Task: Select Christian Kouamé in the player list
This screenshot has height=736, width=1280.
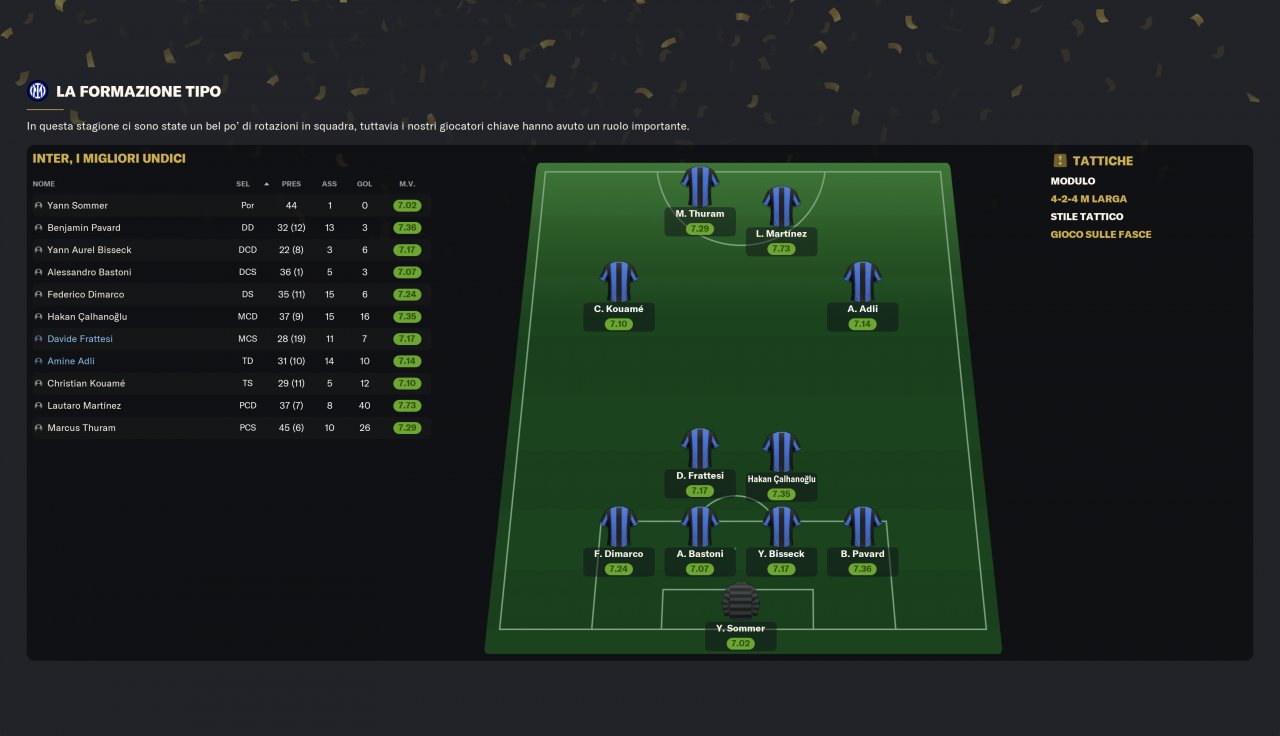Action: tap(86, 384)
